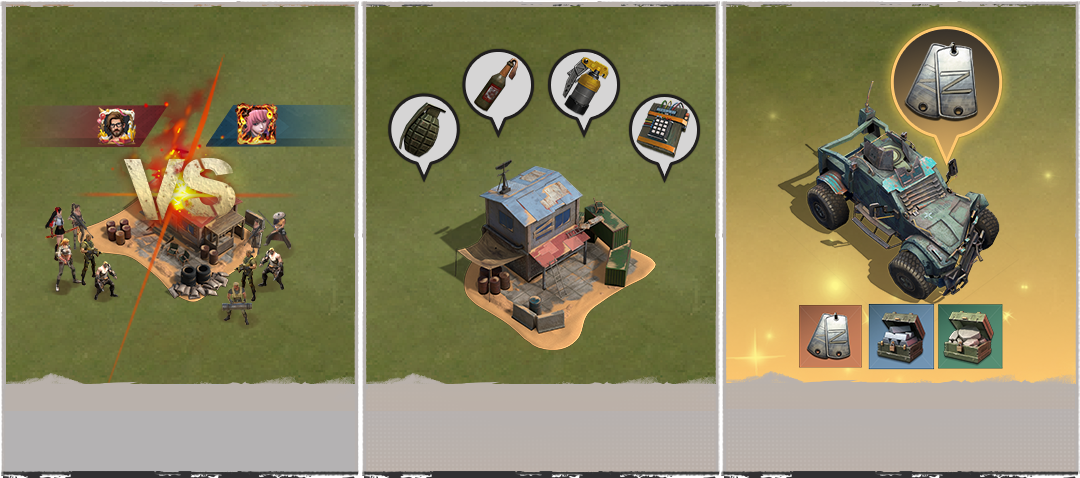1080x478 pixels.
Task: Open the blue supply chest reward
Action: click(x=901, y=336)
